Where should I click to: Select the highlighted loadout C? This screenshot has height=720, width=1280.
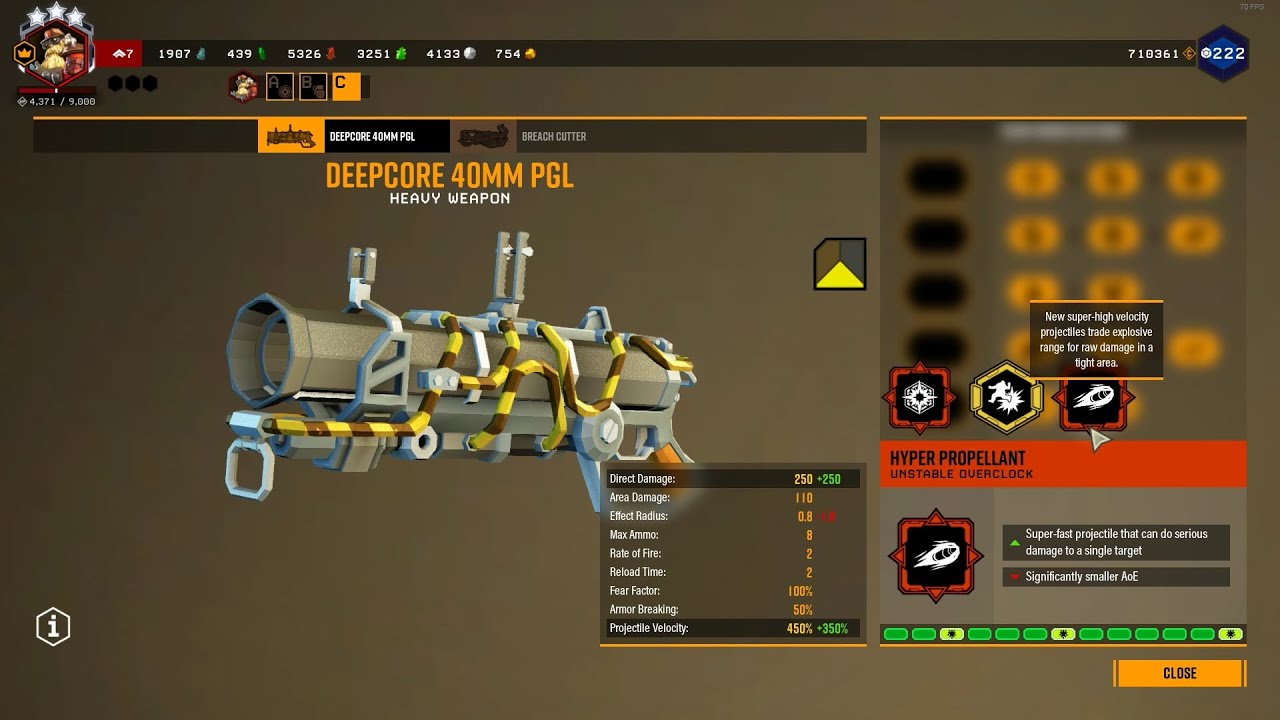pos(345,87)
